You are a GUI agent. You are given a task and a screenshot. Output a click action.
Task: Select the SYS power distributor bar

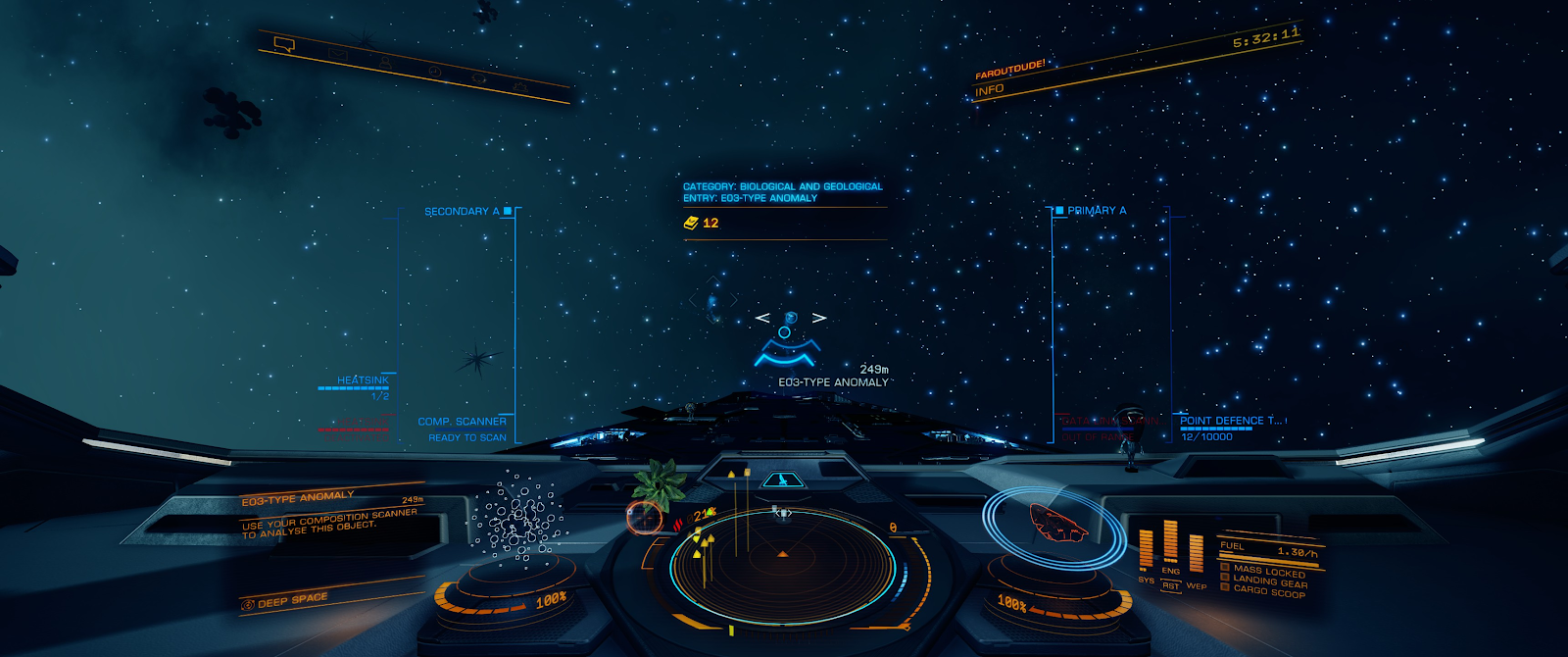[1146, 549]
